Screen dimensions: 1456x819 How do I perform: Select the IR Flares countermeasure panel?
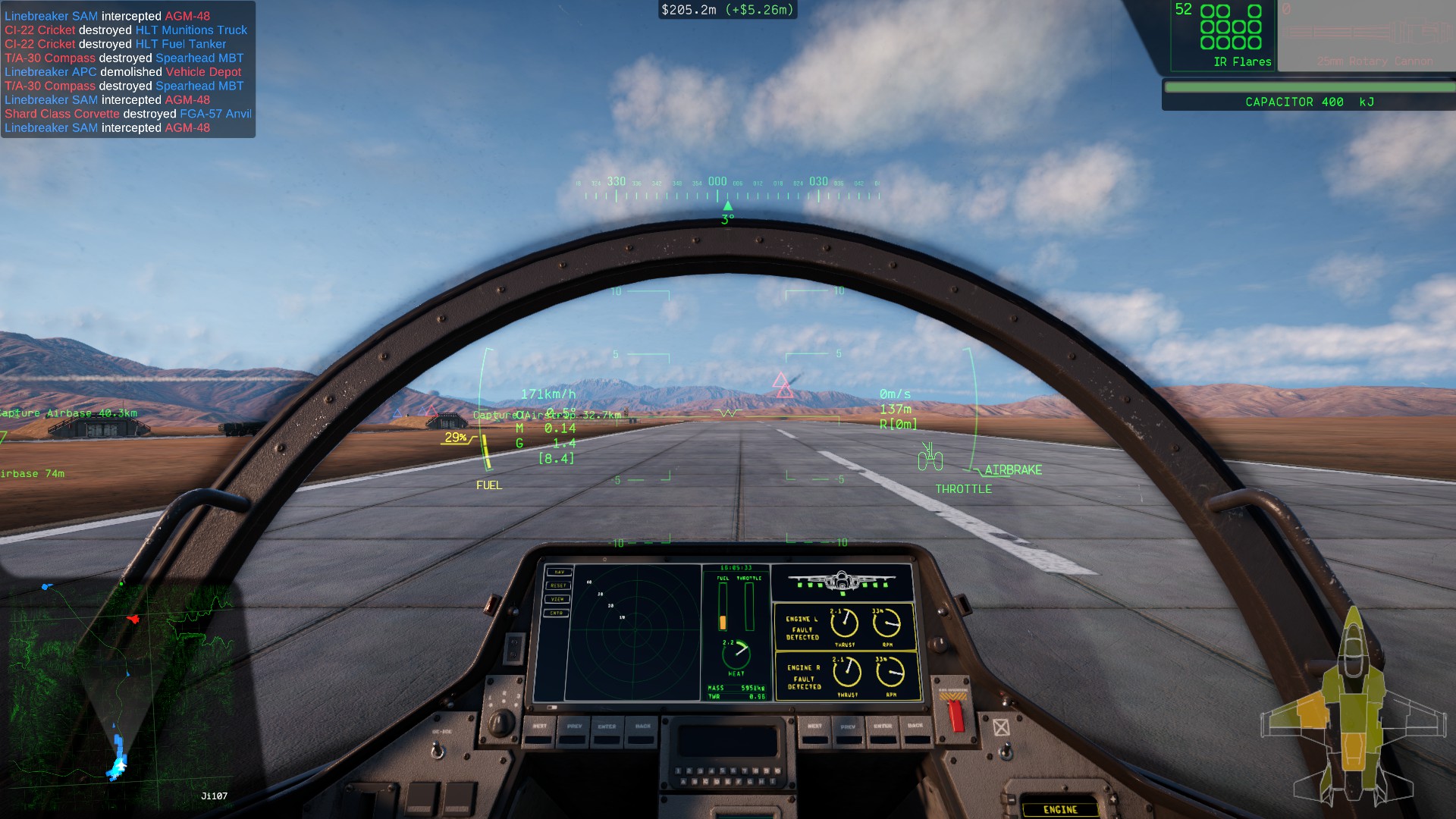point(1222,36)
